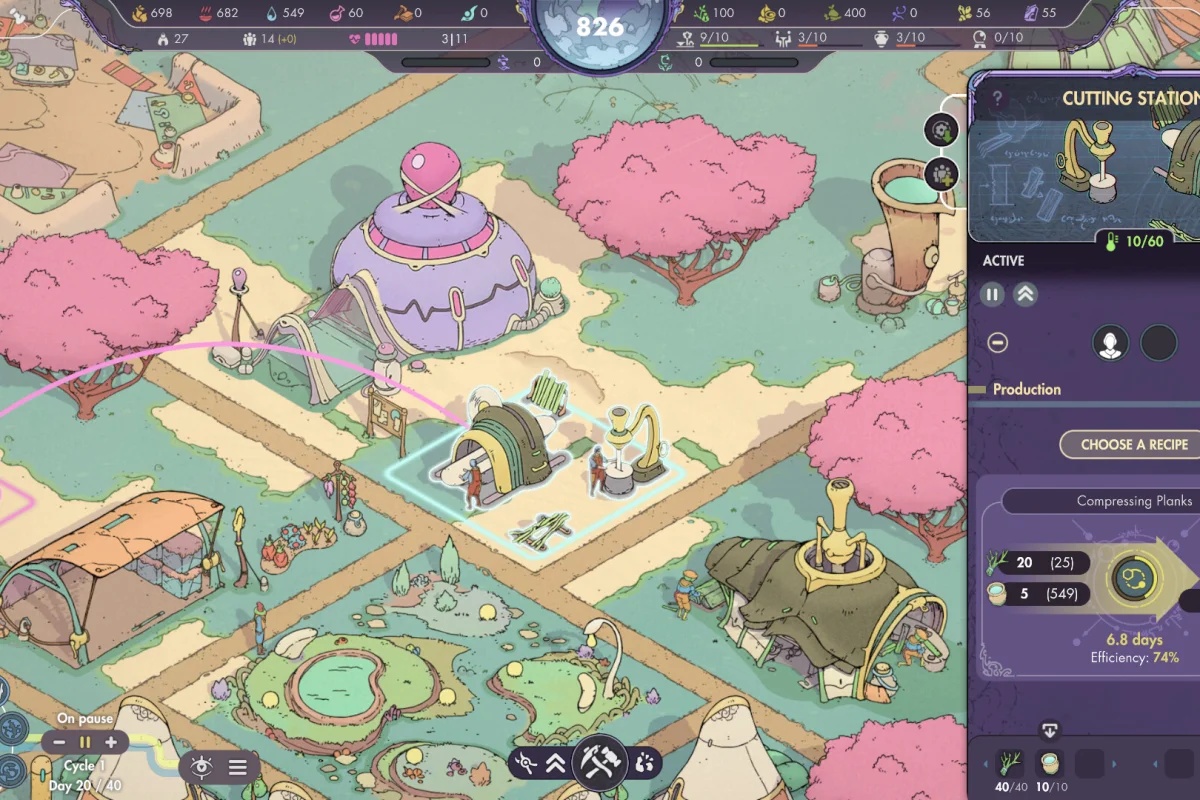
Task: Toggle the game pause button
Action: 85,742
